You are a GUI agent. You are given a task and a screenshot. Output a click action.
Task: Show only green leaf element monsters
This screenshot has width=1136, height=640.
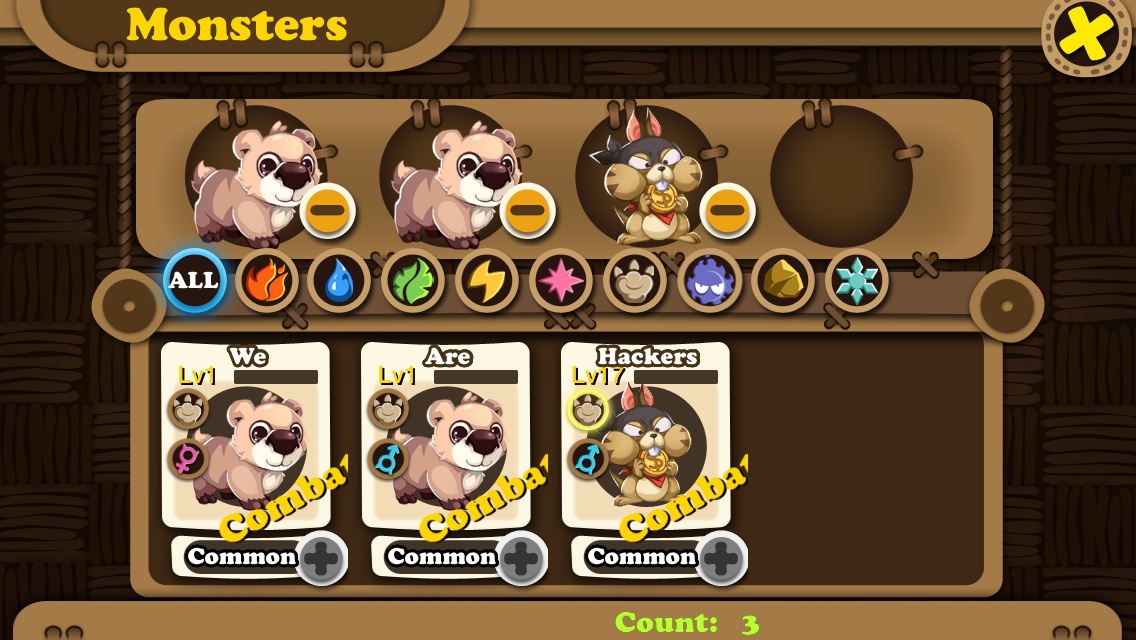pyautogui.click(x=413, y=281)
